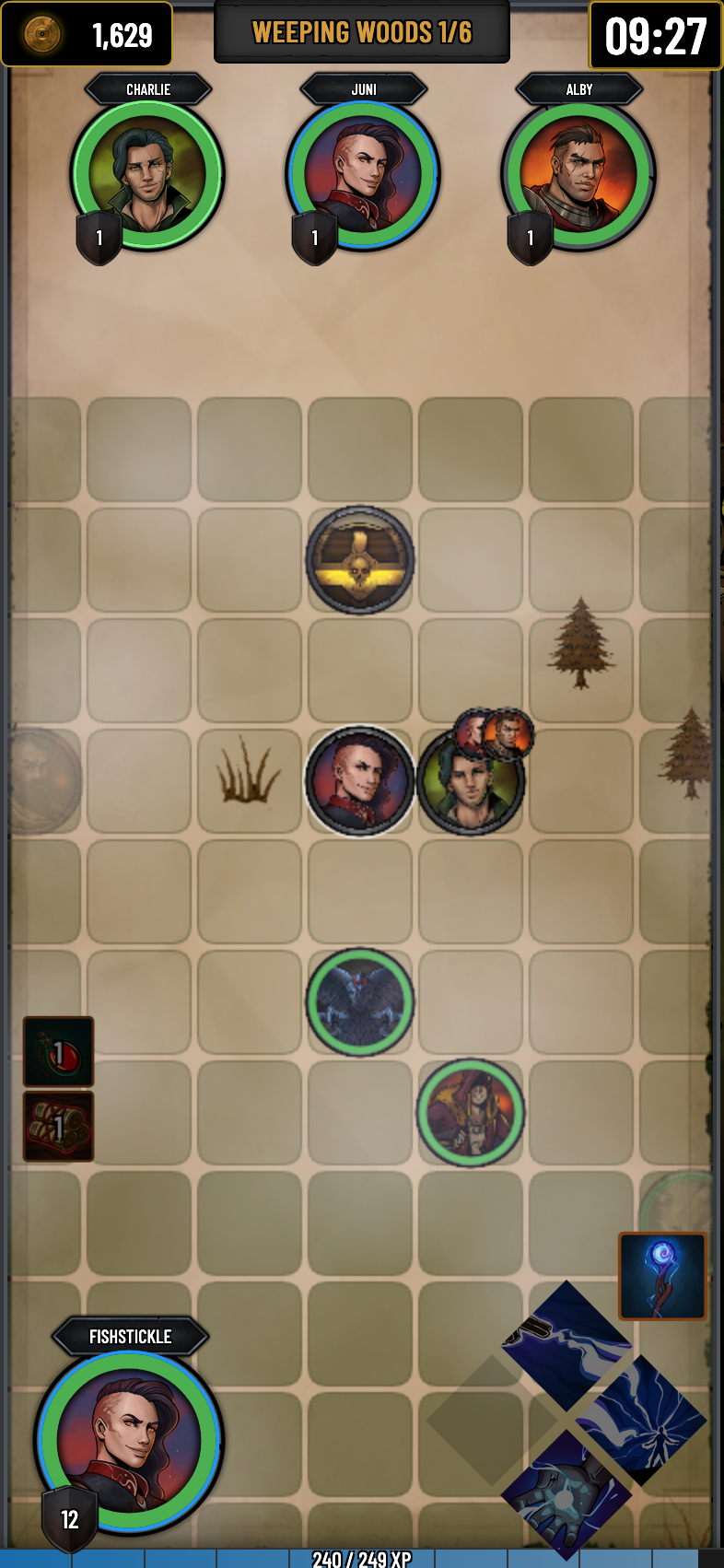This screenshot has width=724, height=1568.
Task: Select Charlie's party portrait
Action: tap(147, 175)
